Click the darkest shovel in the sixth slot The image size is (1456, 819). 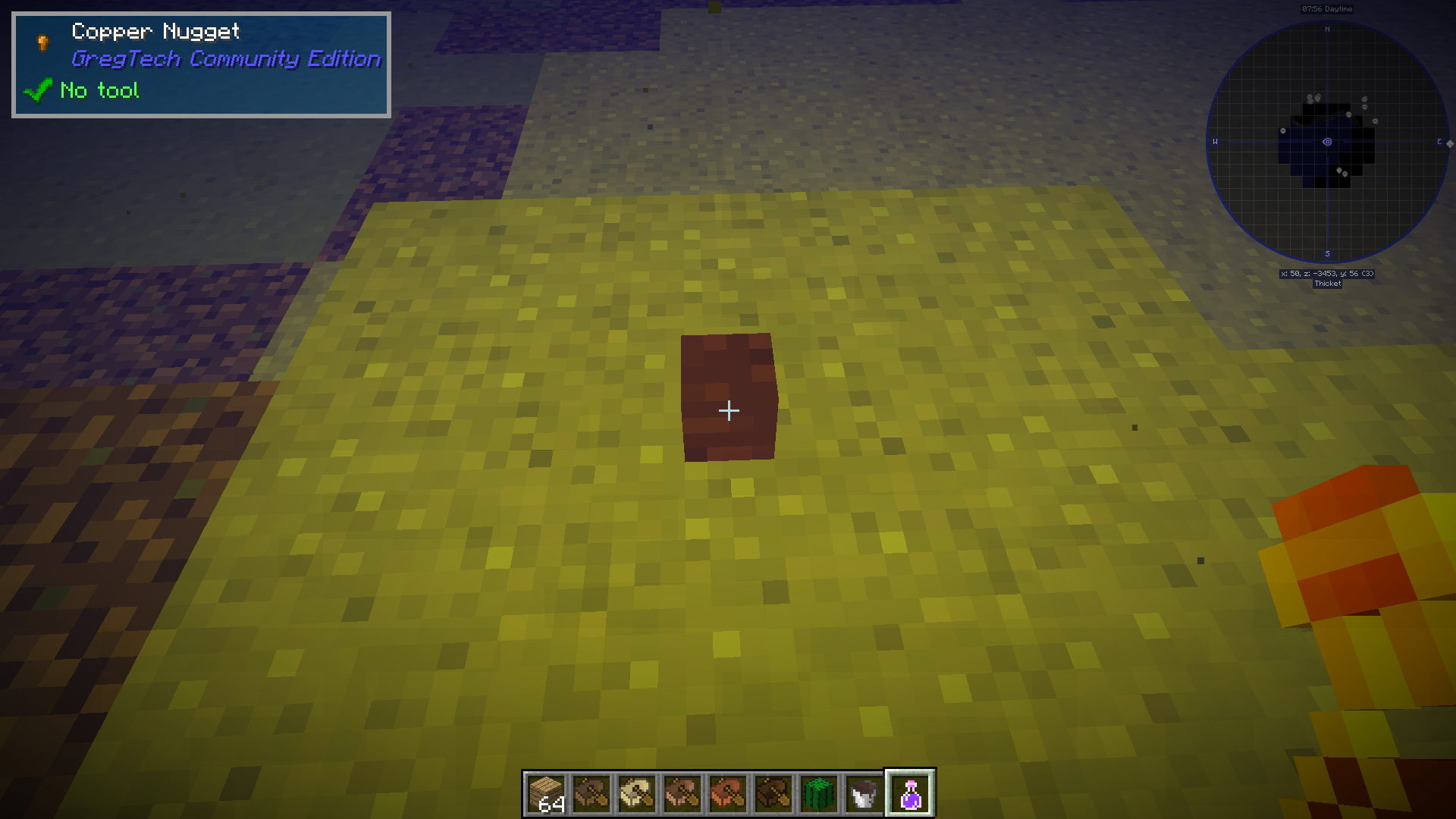[773, 792]
